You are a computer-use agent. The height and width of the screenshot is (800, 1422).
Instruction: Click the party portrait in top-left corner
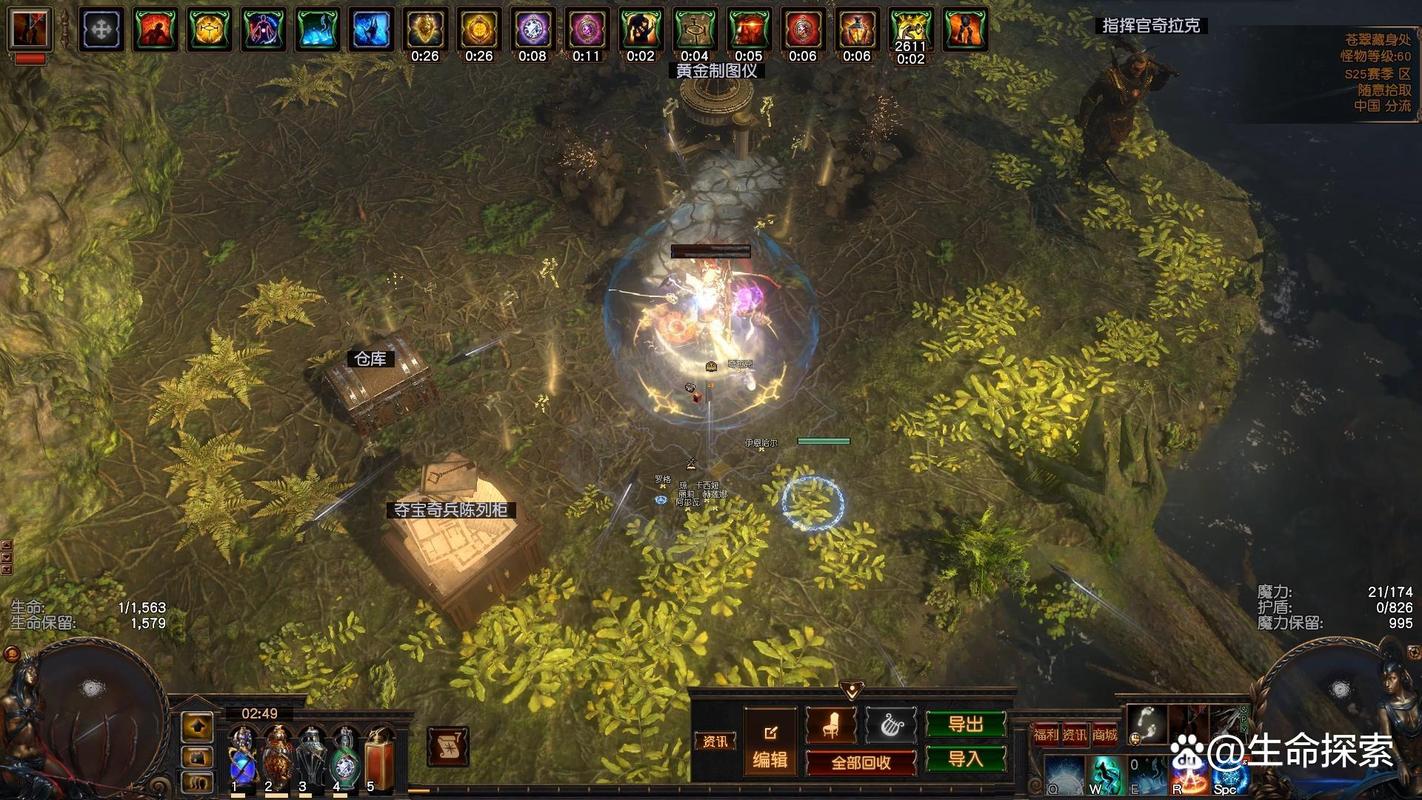pyautogui.click(x=30, y=30)
